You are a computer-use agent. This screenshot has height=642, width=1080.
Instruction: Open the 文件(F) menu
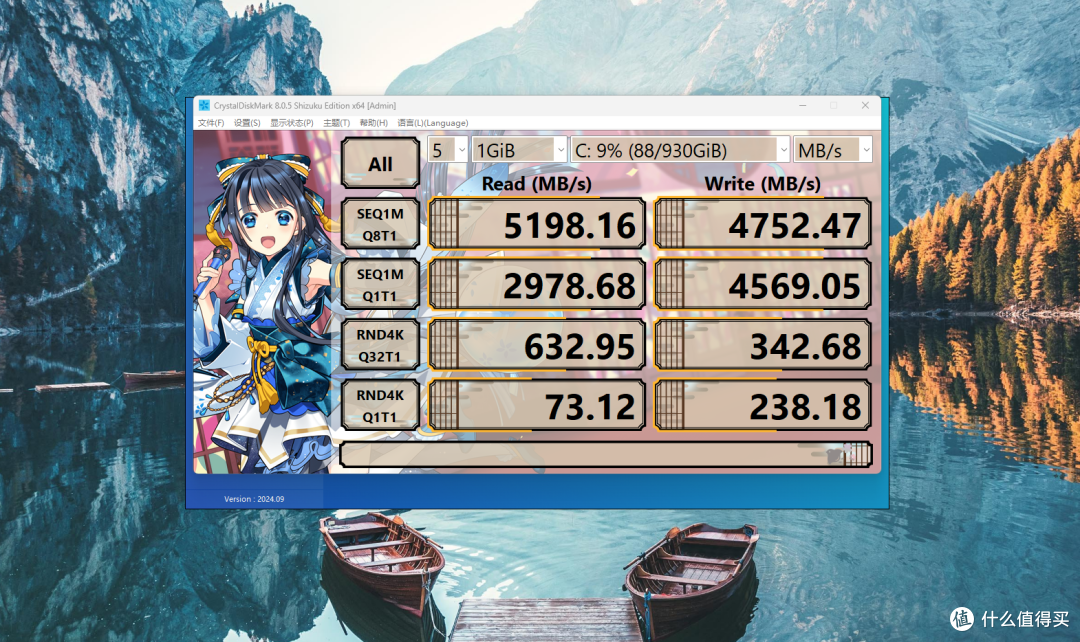[x=211, y=123]
